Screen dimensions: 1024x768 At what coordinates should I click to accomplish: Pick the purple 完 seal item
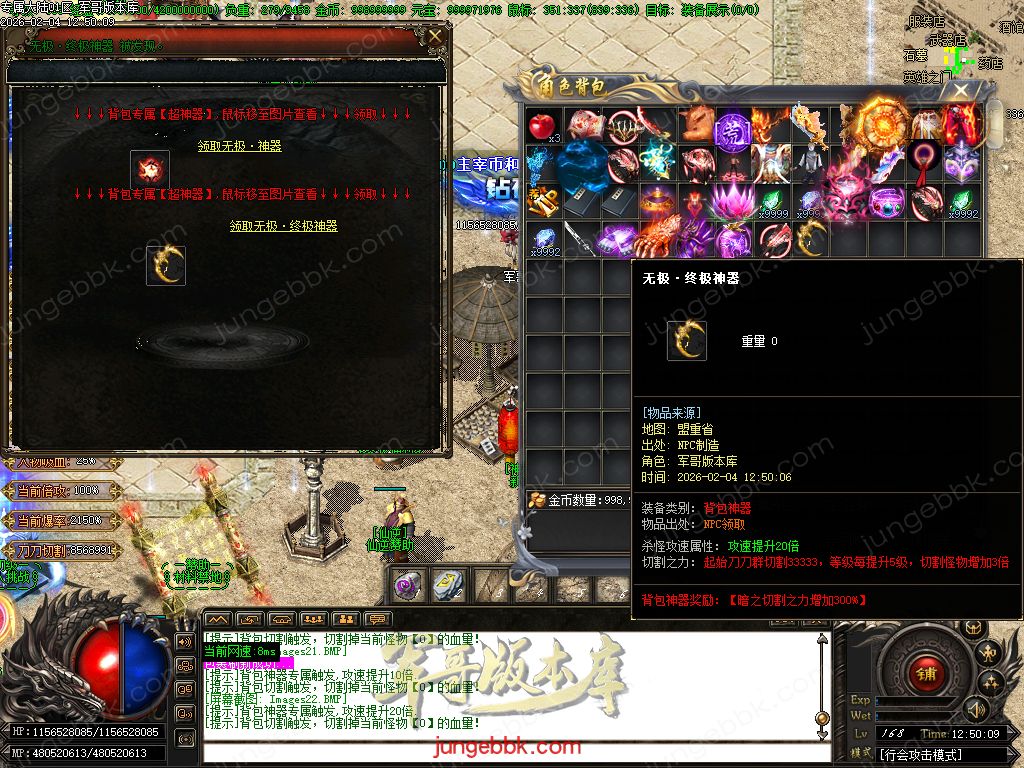(x=733, y=126)
